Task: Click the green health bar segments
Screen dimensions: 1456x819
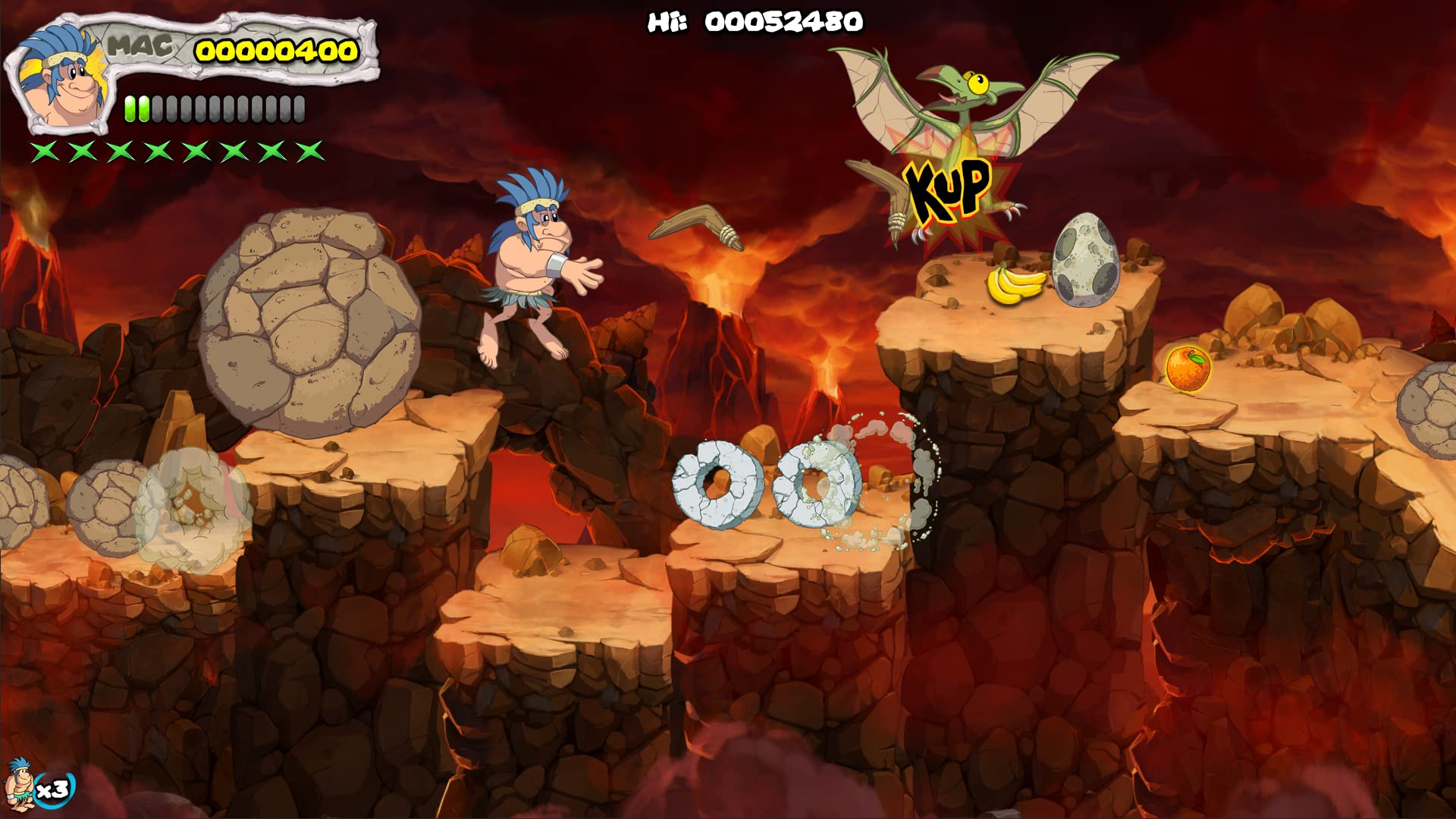Action: 136,108
